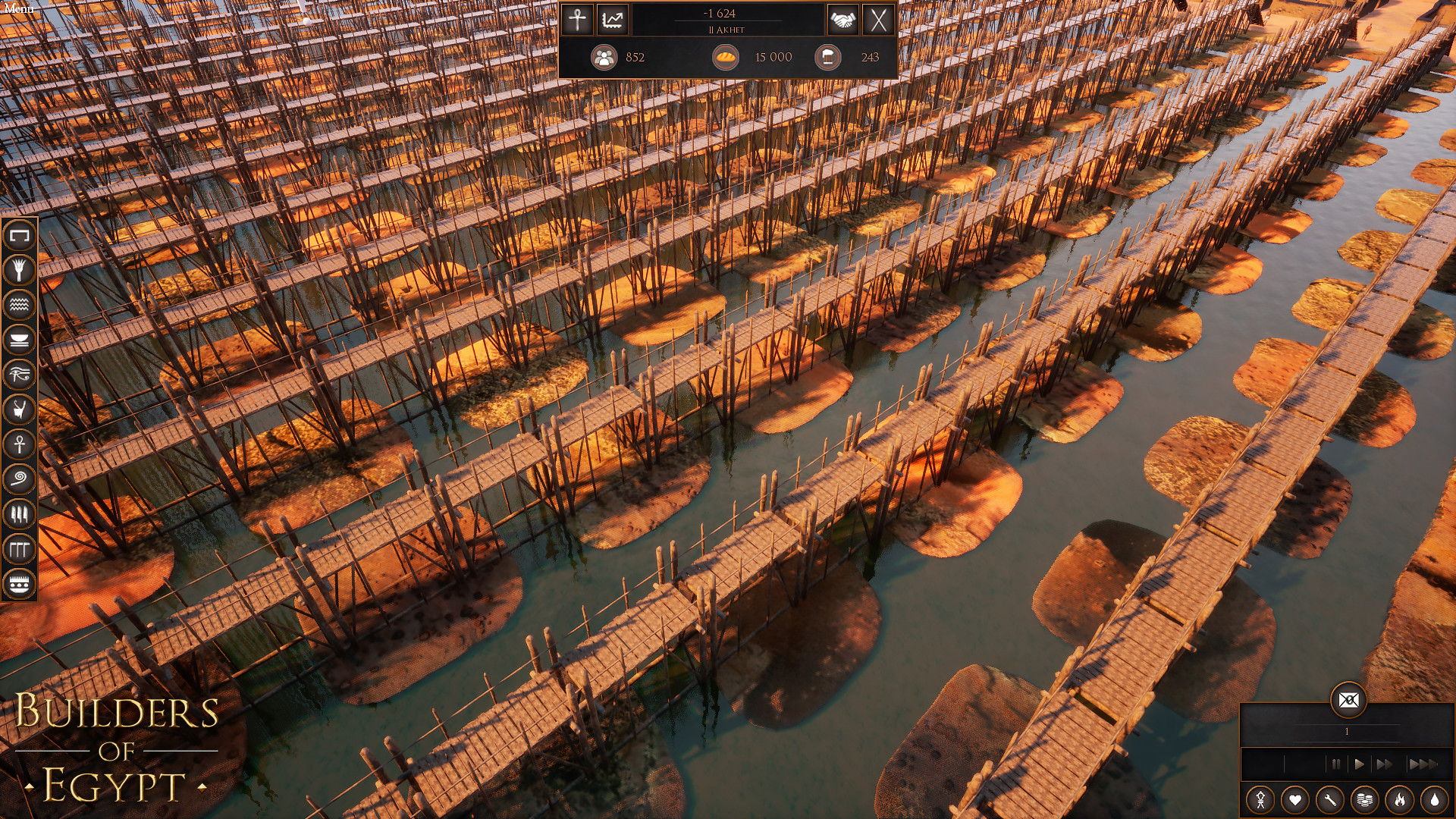Set game speed to triple fast-forward

pyautogui.click(x=1422, y=764)
